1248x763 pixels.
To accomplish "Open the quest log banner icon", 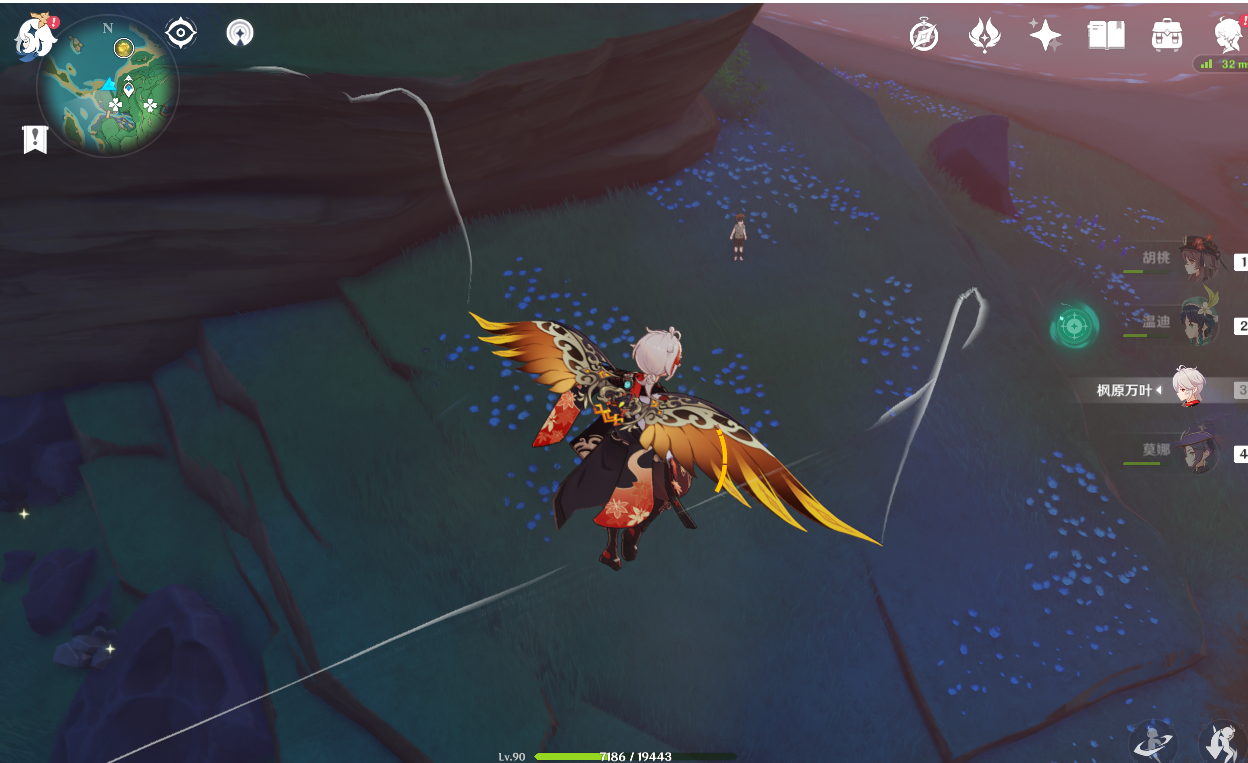I will [x=35, y=140].
